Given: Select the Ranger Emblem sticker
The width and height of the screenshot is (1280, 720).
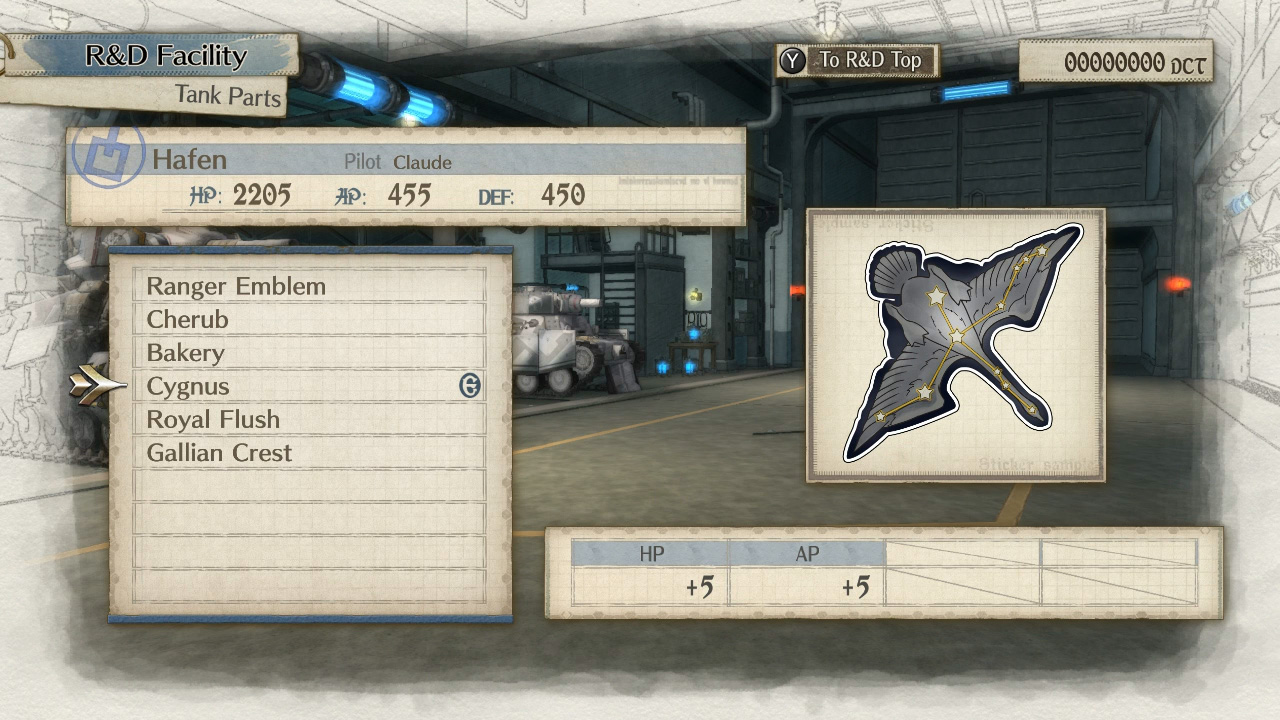Looking at the screenshot, I should click(237, 286).
